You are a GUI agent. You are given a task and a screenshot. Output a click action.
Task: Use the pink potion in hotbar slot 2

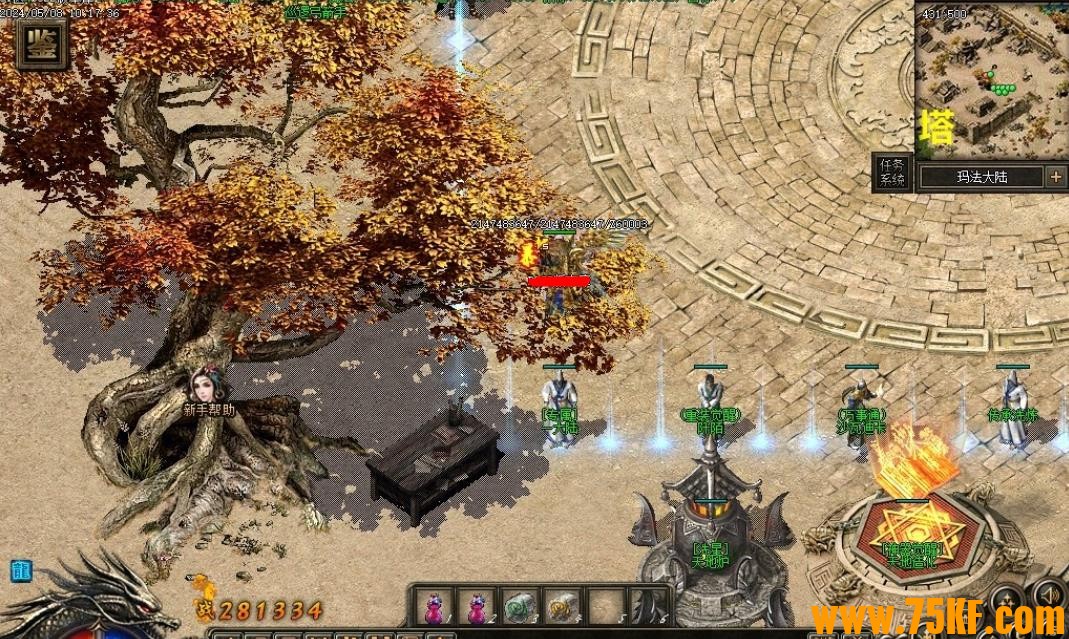click(476, 608)
